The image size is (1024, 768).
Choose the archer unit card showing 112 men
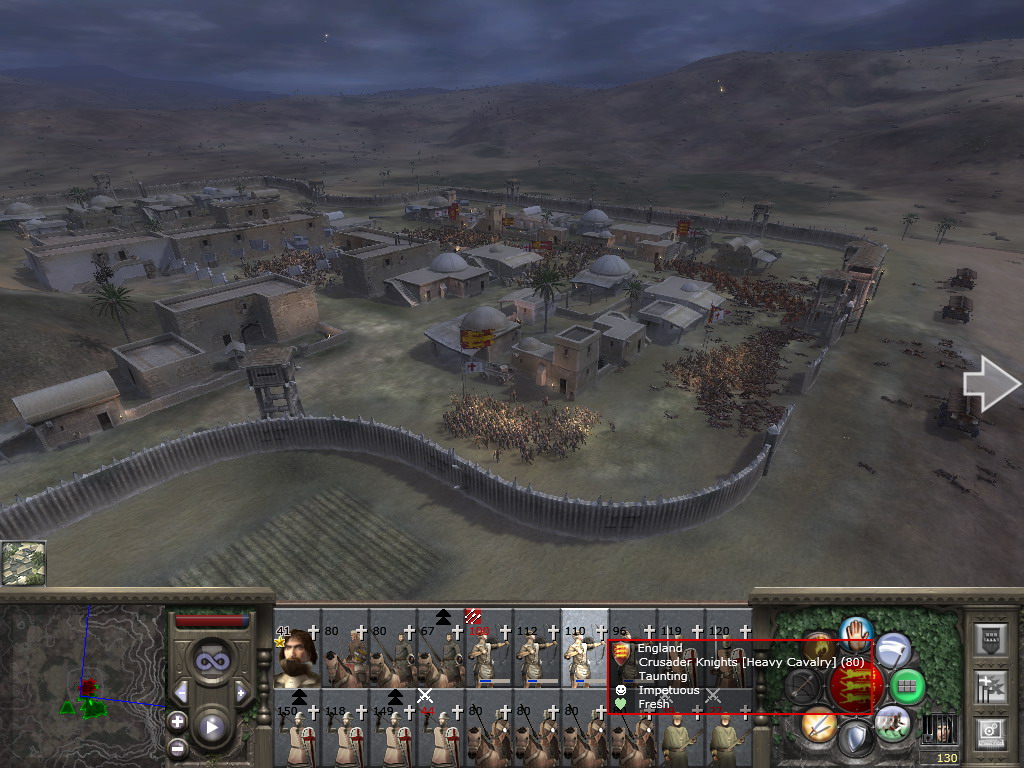pyautogui.click(x=537, y=657)
